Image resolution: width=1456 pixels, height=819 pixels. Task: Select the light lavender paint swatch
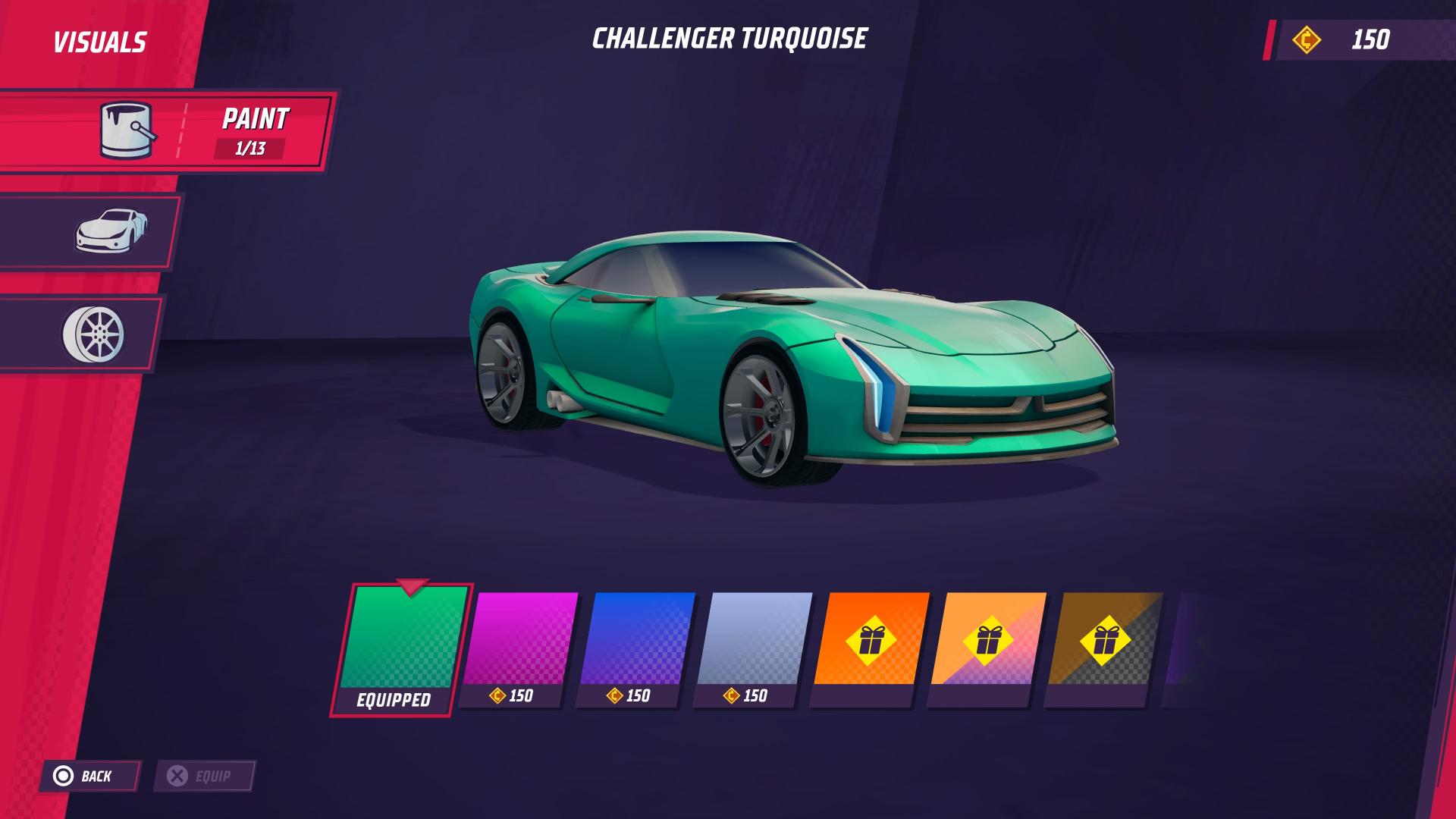coord(754,641)
